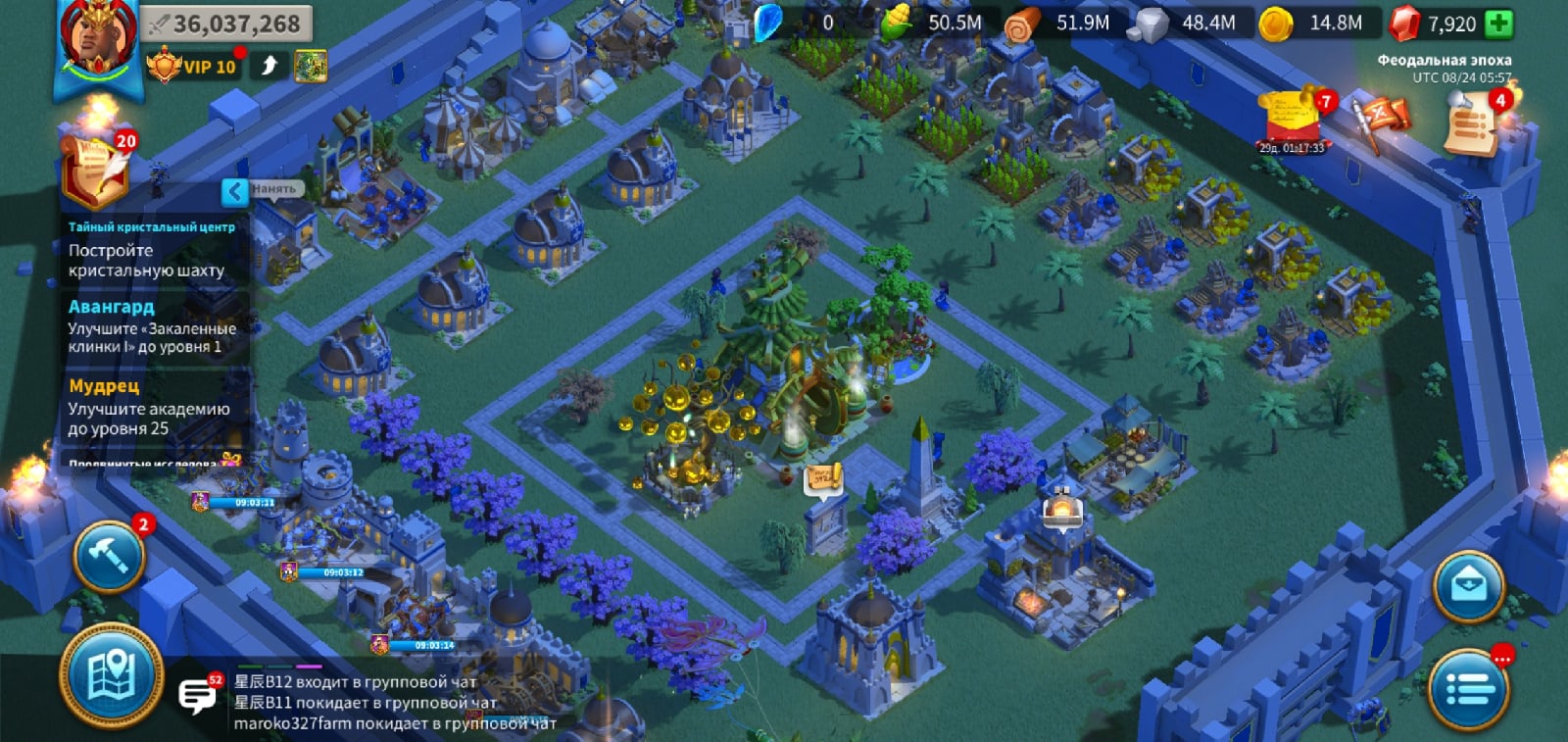Open the world map button
This screenshot has width=1568, height=742.
pos(111,676)
